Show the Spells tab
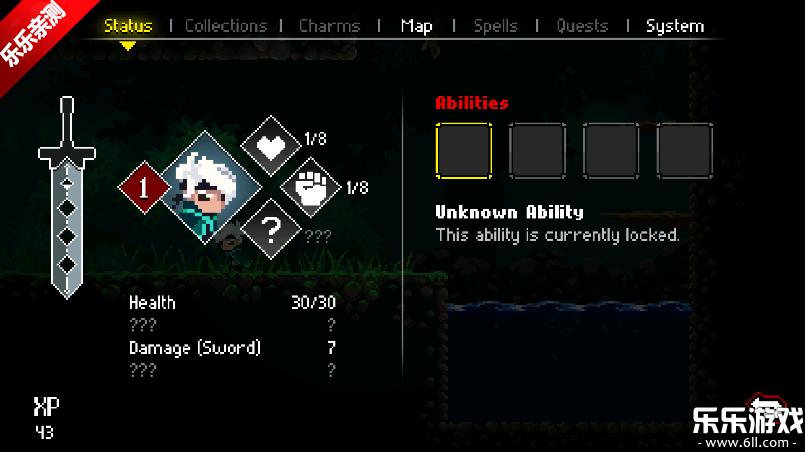This screenshot has height=452, width=805. (x=496, y=26)
